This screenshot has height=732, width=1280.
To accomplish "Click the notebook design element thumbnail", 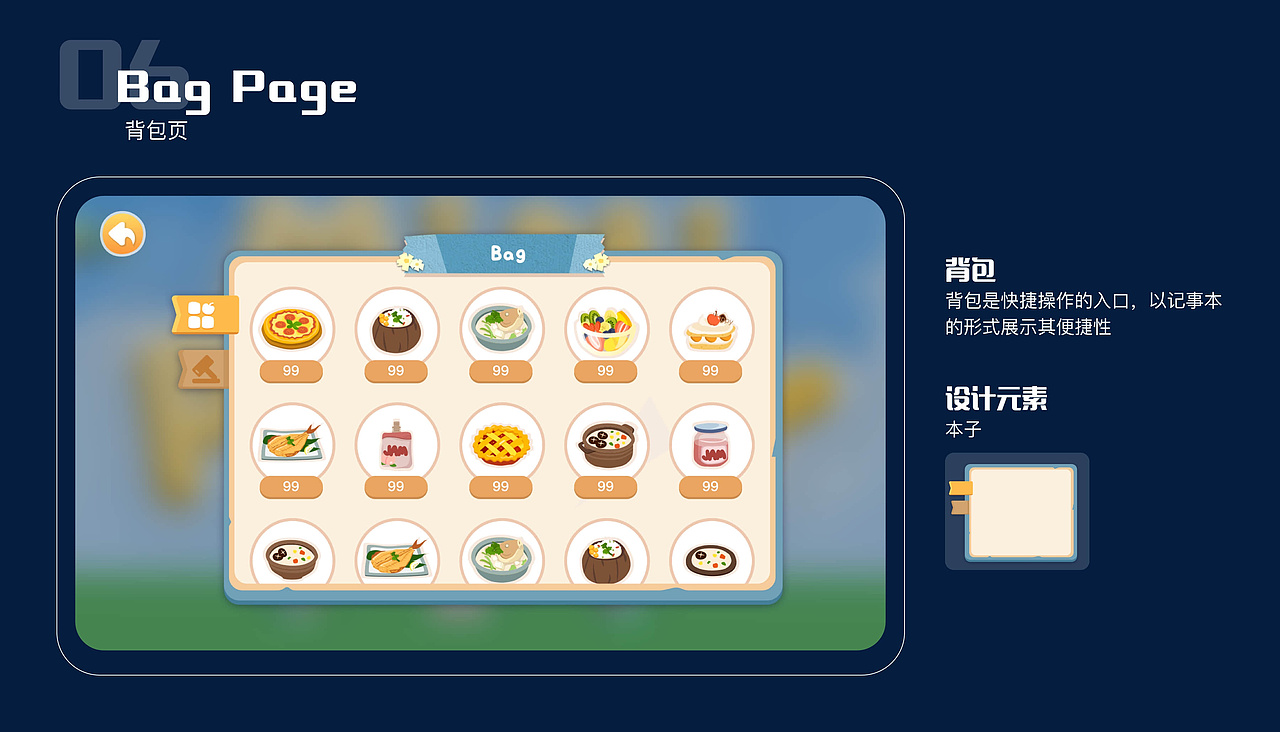I will coord(1017,511).
